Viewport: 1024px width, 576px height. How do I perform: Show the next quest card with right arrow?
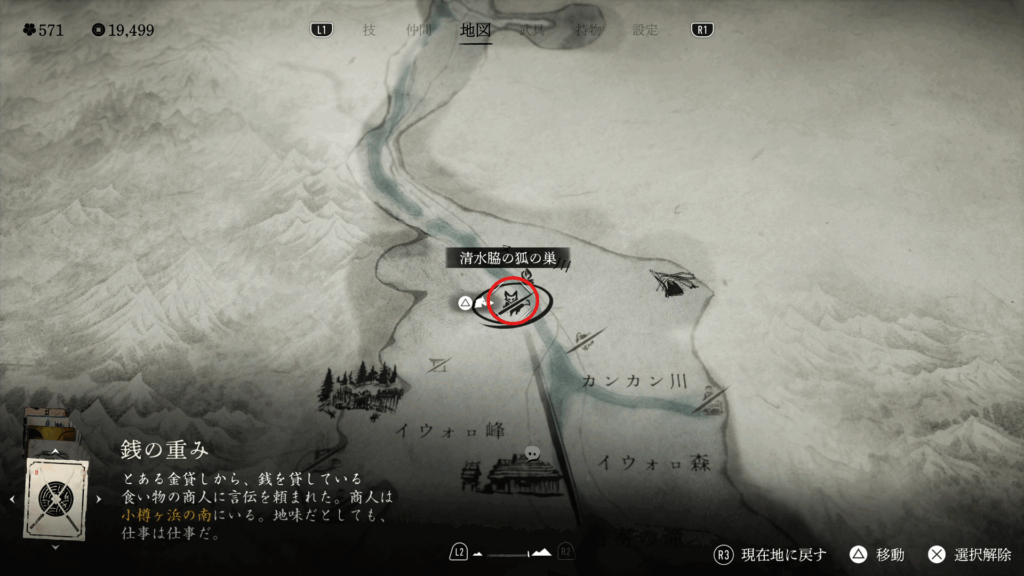click(98, 497)
